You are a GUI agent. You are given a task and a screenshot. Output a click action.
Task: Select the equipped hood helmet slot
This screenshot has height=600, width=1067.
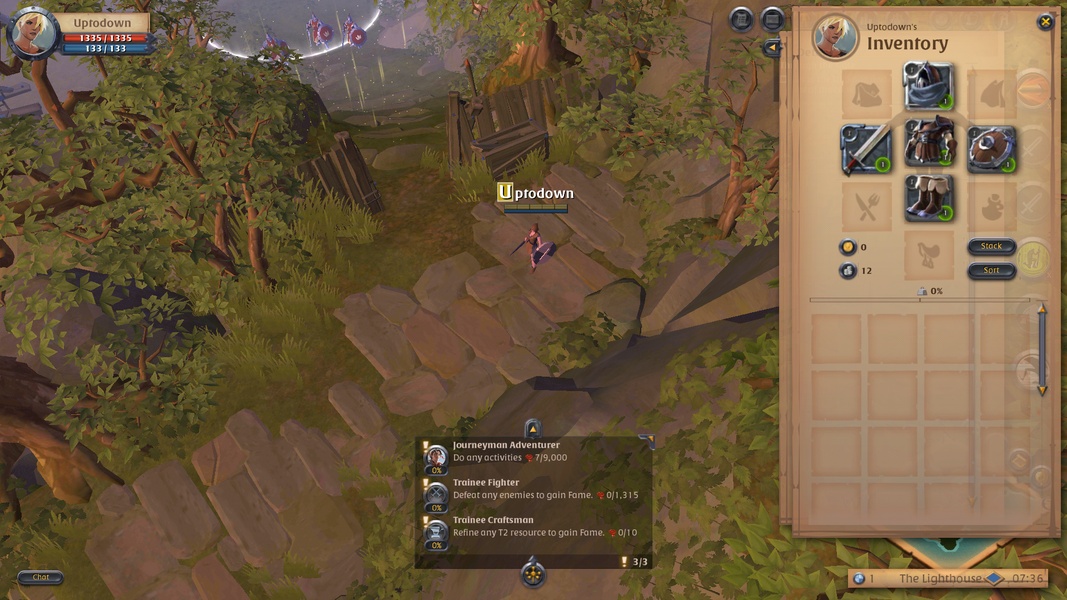(x=928, y=86)
